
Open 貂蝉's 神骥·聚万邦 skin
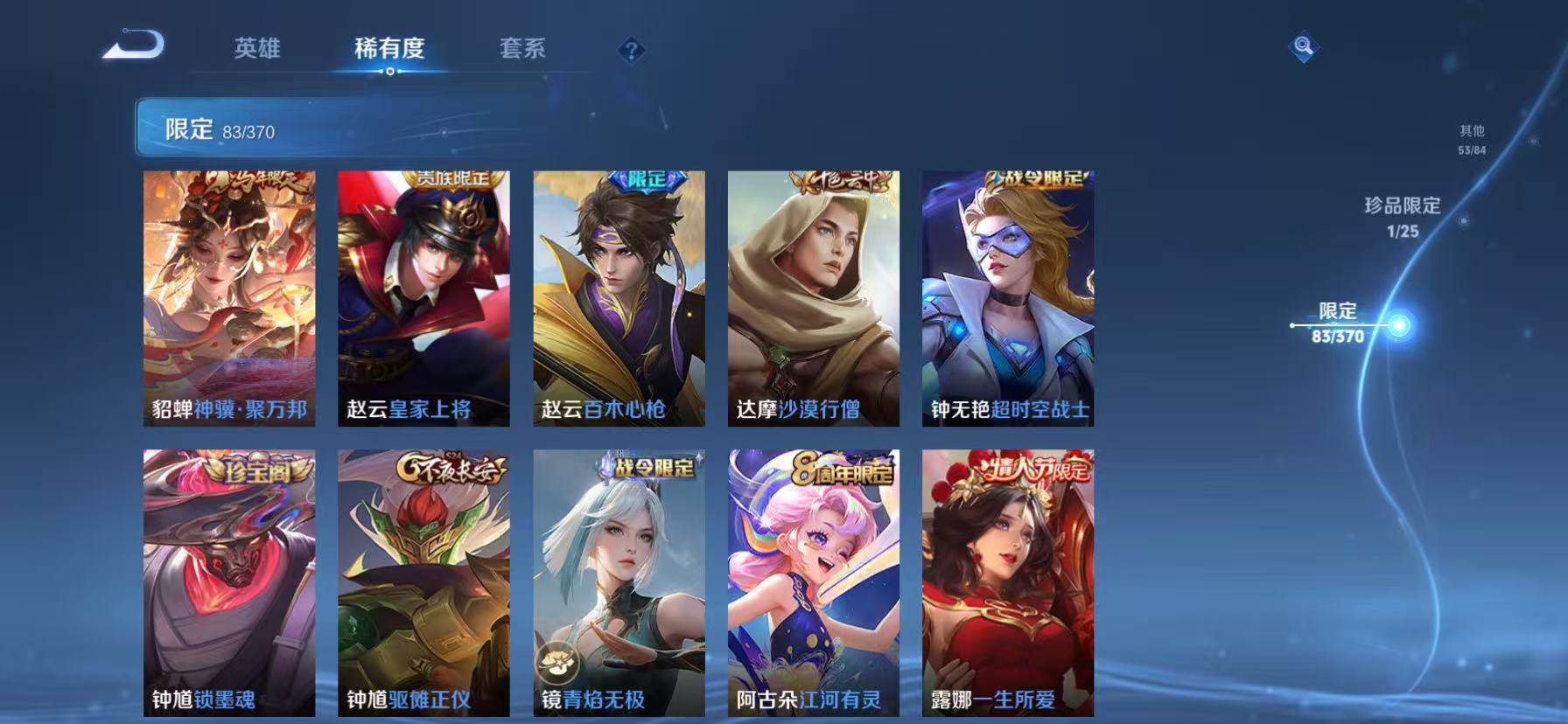click(229, 297)
